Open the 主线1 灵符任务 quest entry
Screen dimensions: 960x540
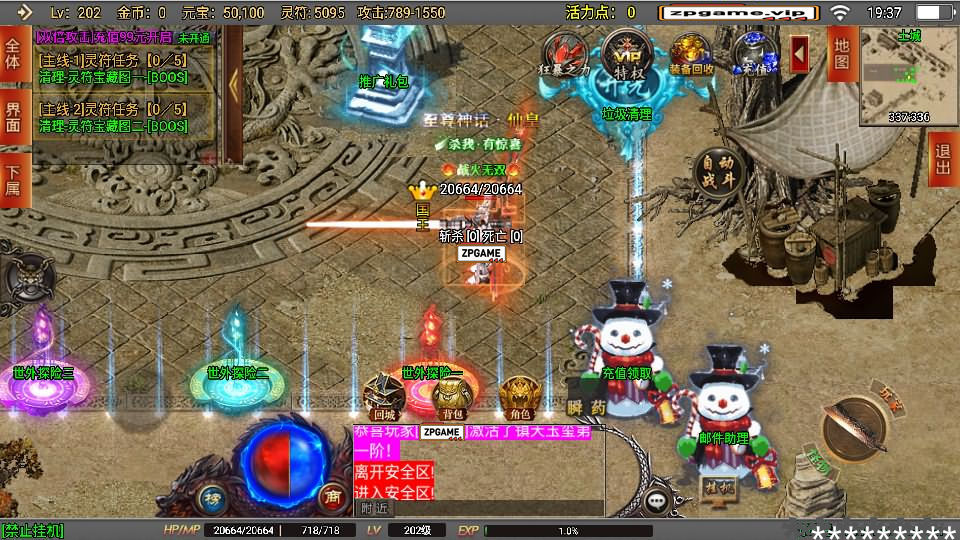click(112, 60)
